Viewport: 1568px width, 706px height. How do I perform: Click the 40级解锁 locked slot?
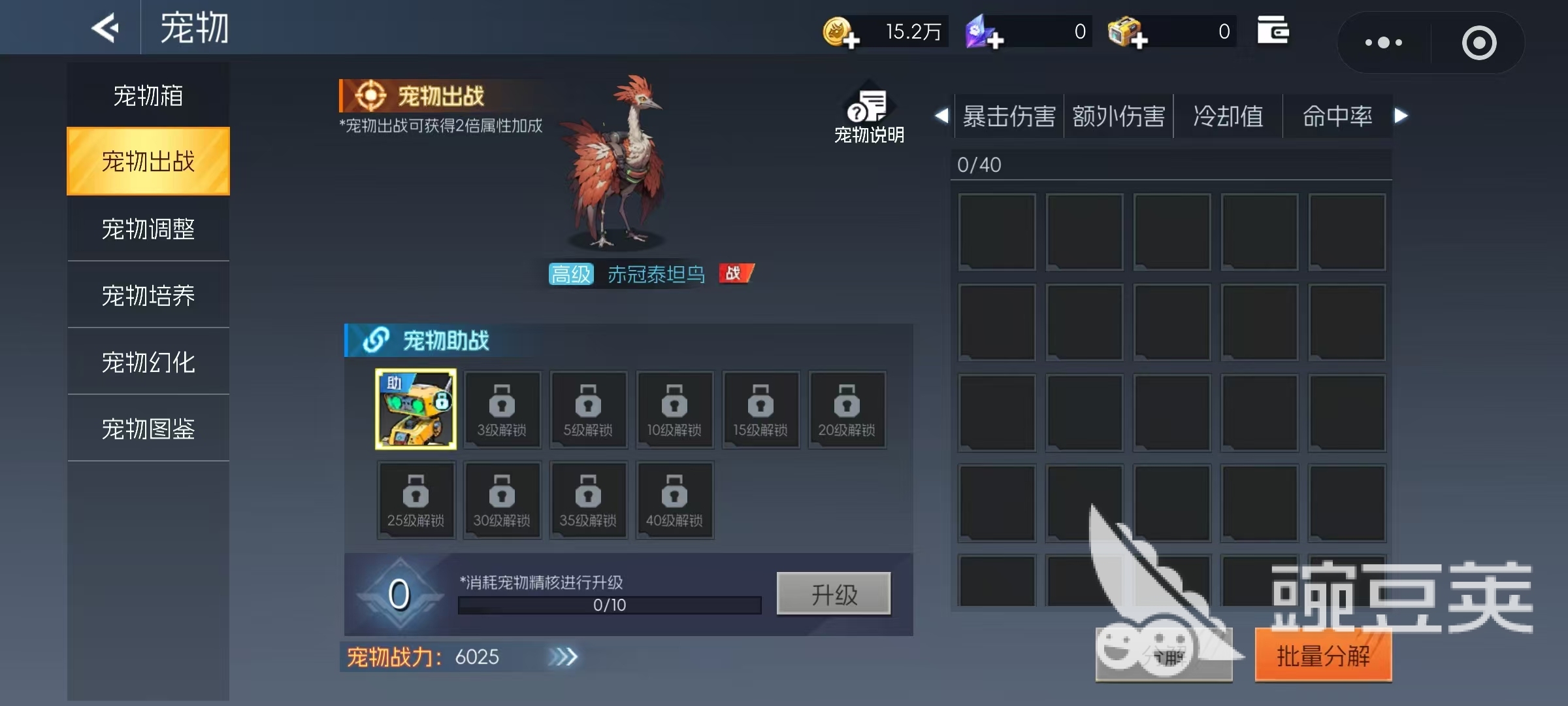pyautogui.click(x=675, y=500)
